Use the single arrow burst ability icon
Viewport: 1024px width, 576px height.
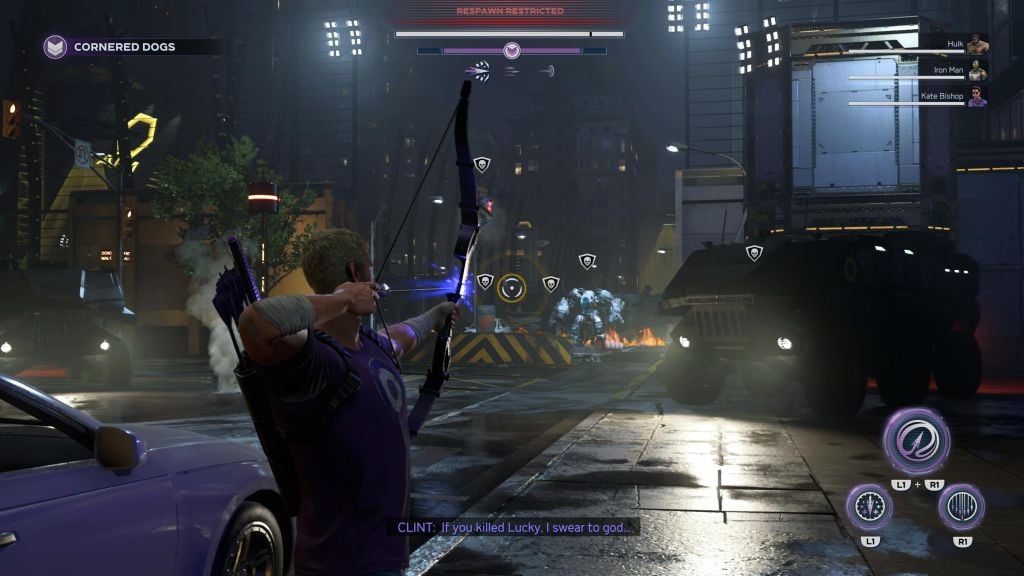click(869, 506)
